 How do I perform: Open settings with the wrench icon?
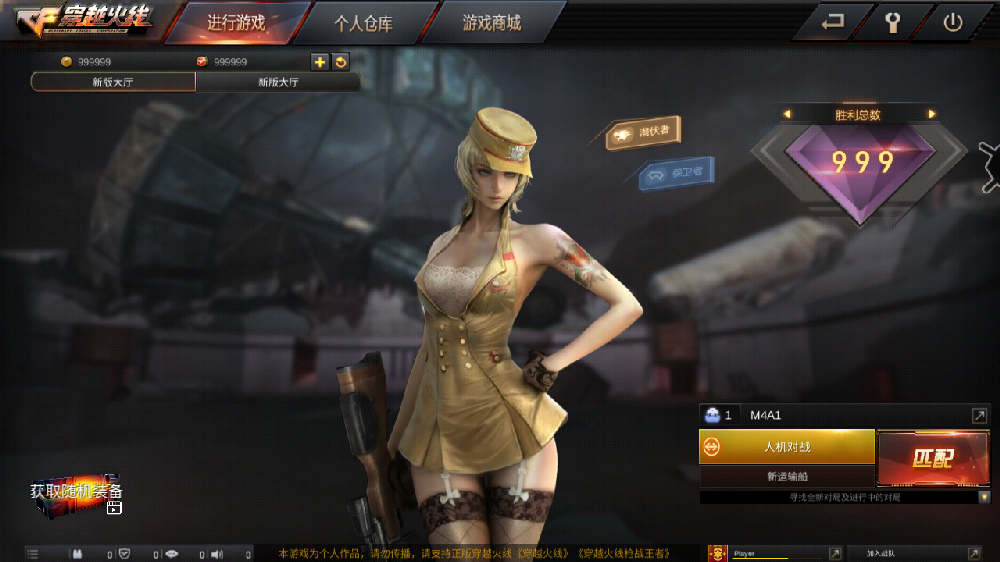[x=893, y=23]
